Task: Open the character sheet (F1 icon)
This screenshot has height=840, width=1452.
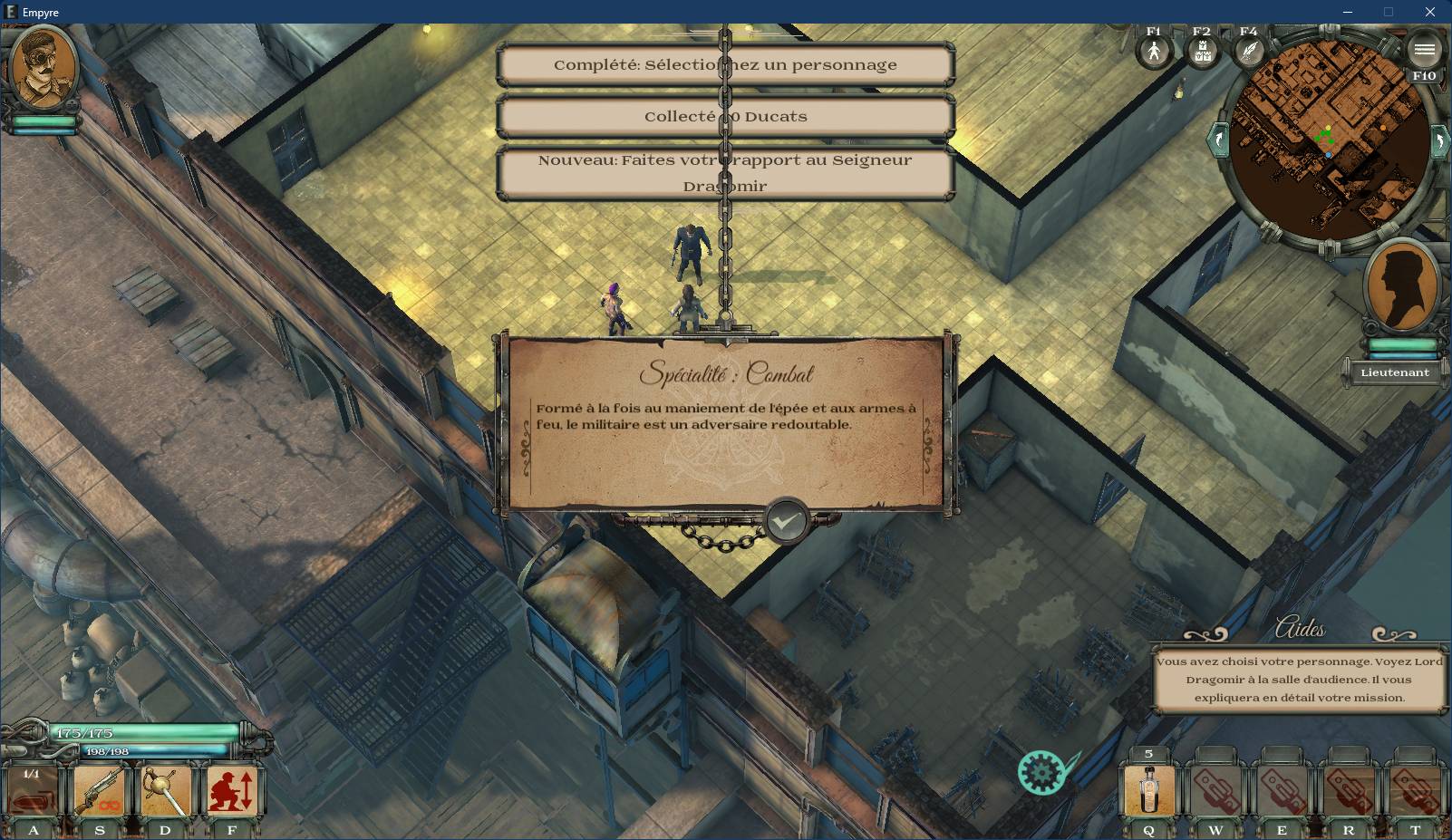Action: coord(1154,51)
